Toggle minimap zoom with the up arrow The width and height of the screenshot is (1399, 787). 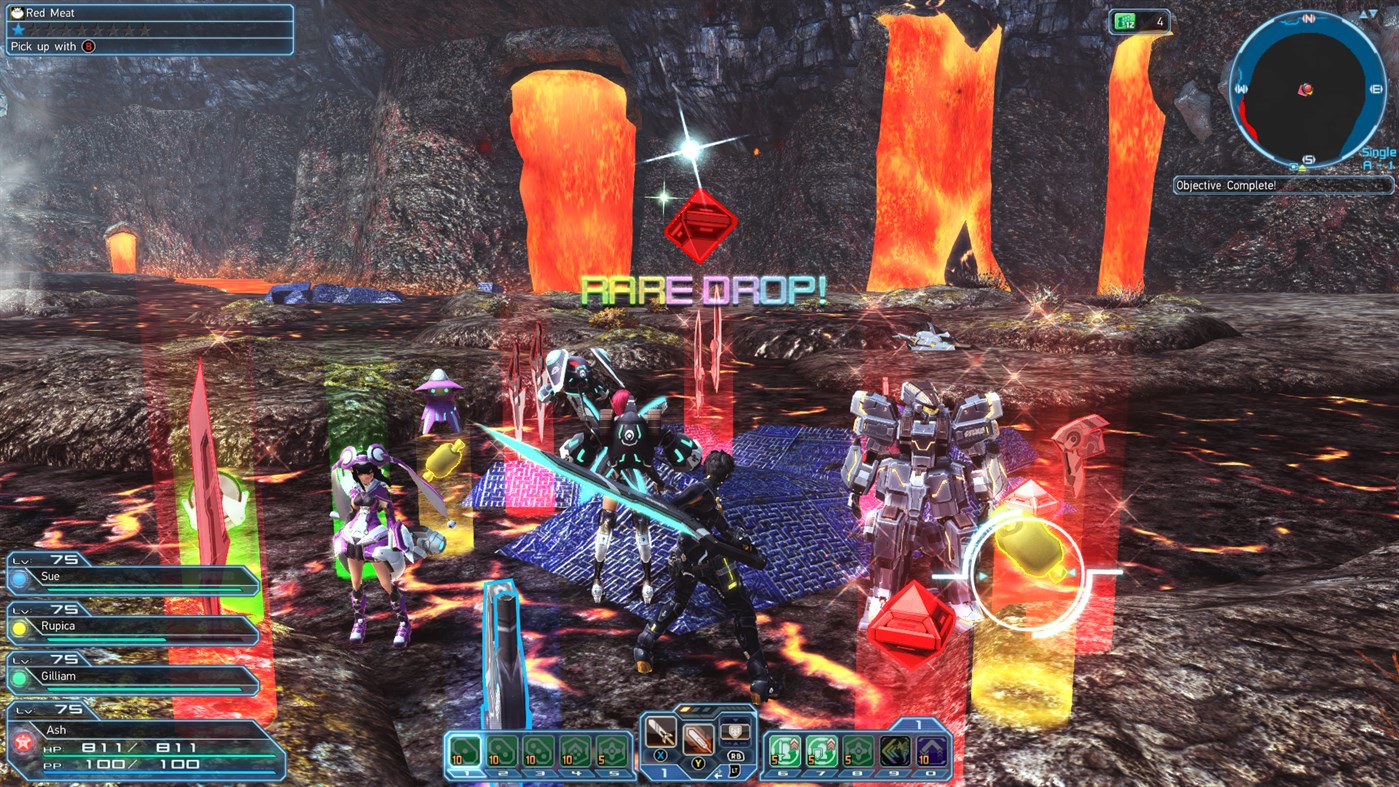click(1365, 14)
